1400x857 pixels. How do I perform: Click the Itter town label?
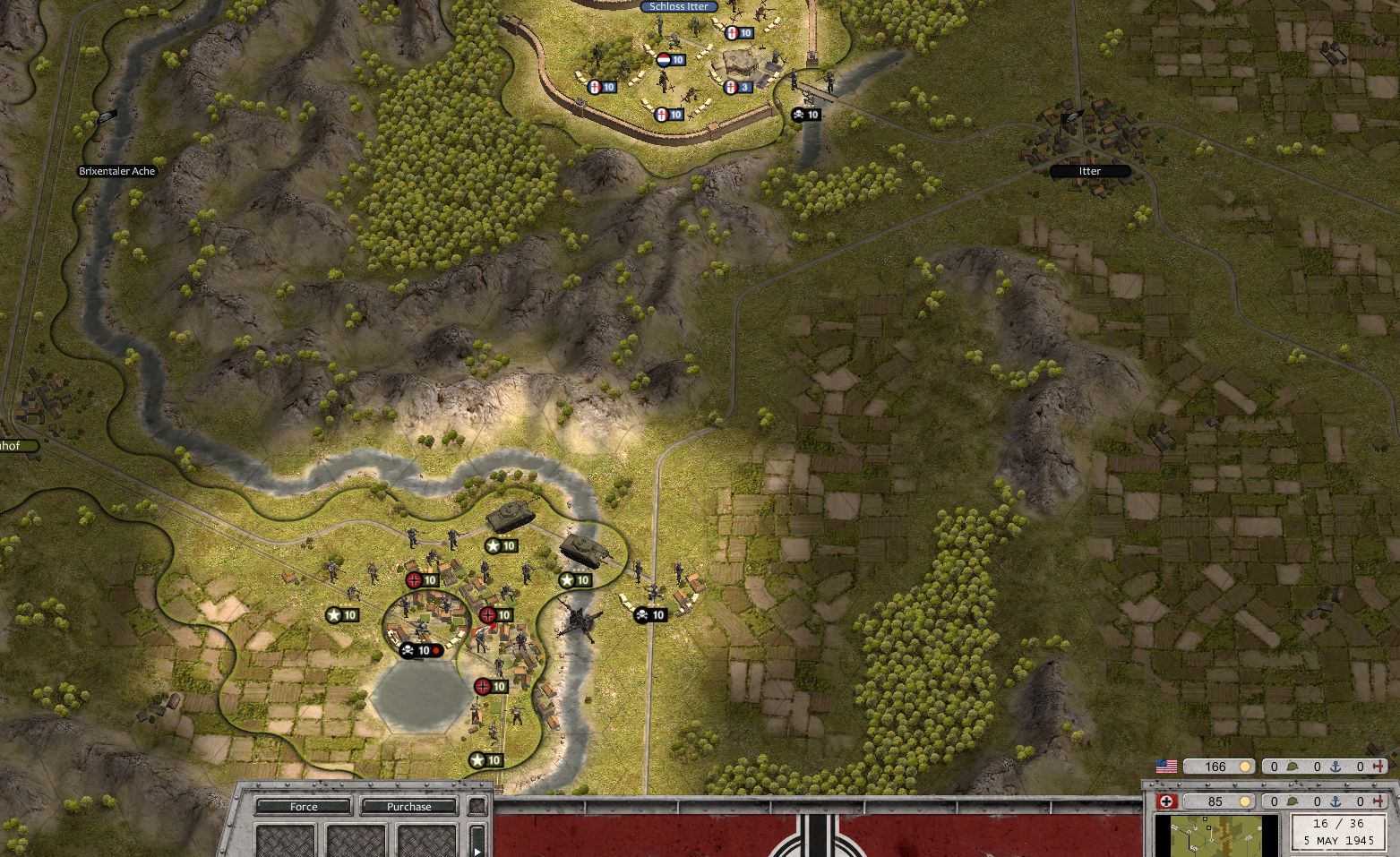click(x=1091, y=171)
